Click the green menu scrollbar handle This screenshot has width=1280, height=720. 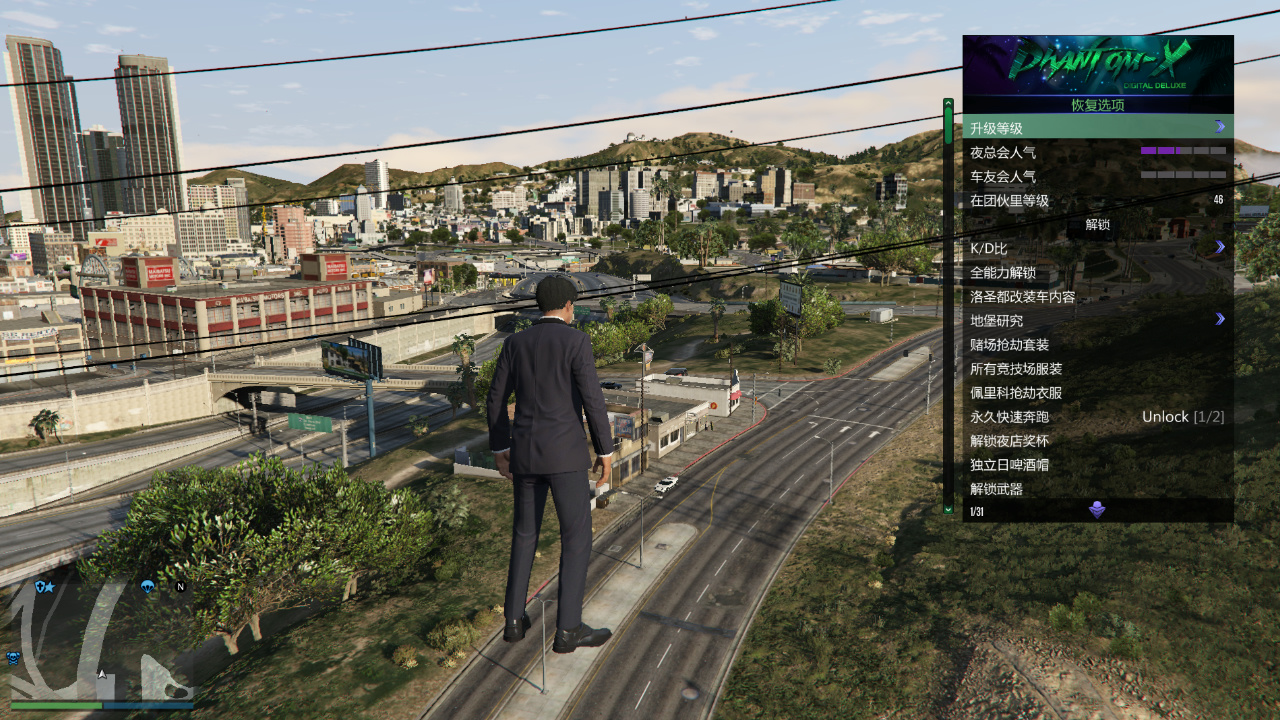[948, 123]
